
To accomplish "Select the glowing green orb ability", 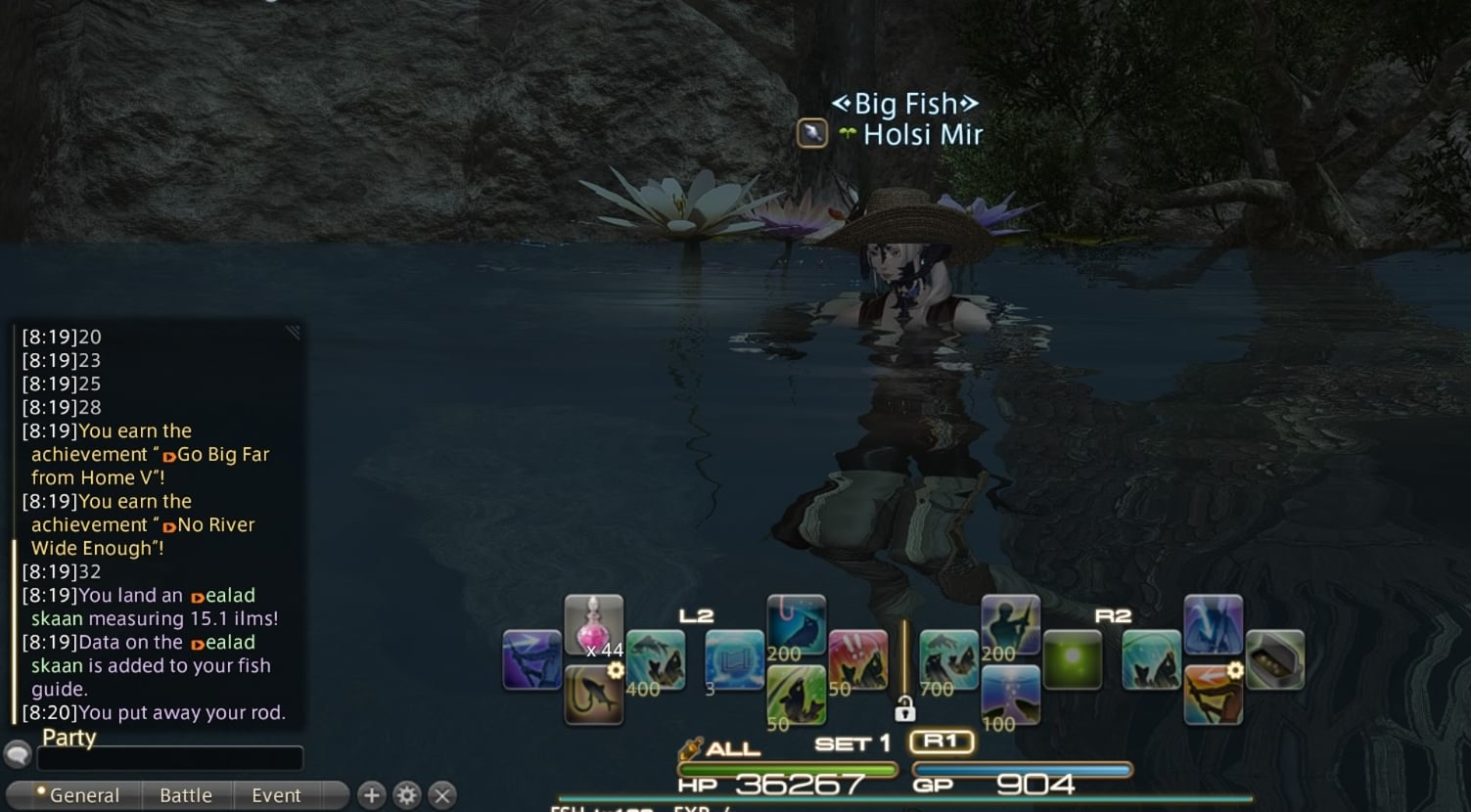I will tap(1072, 660).
